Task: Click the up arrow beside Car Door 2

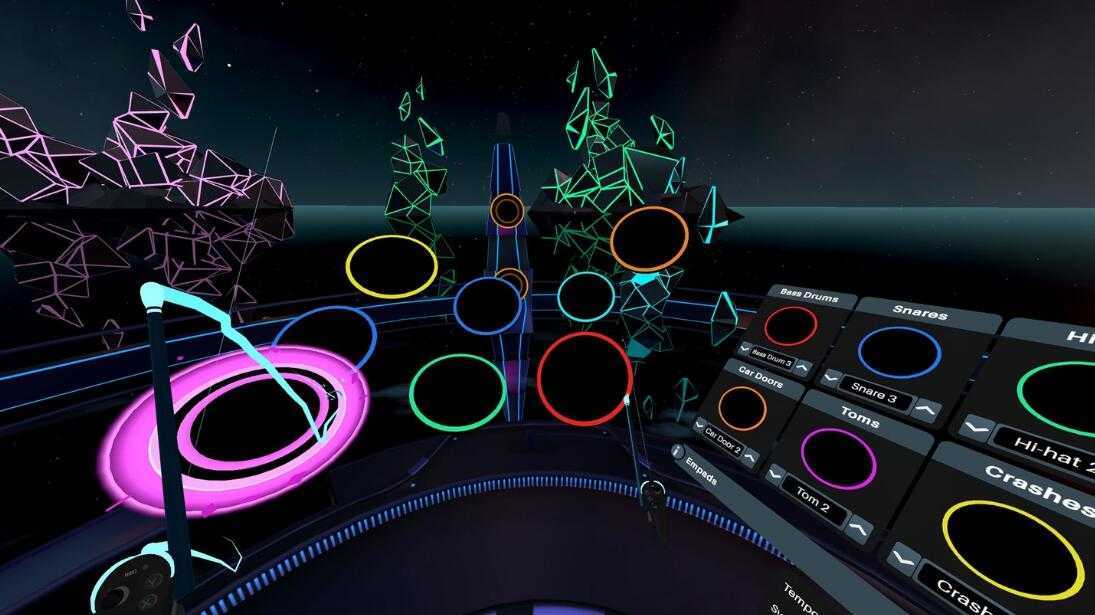Action: [751, 456]
